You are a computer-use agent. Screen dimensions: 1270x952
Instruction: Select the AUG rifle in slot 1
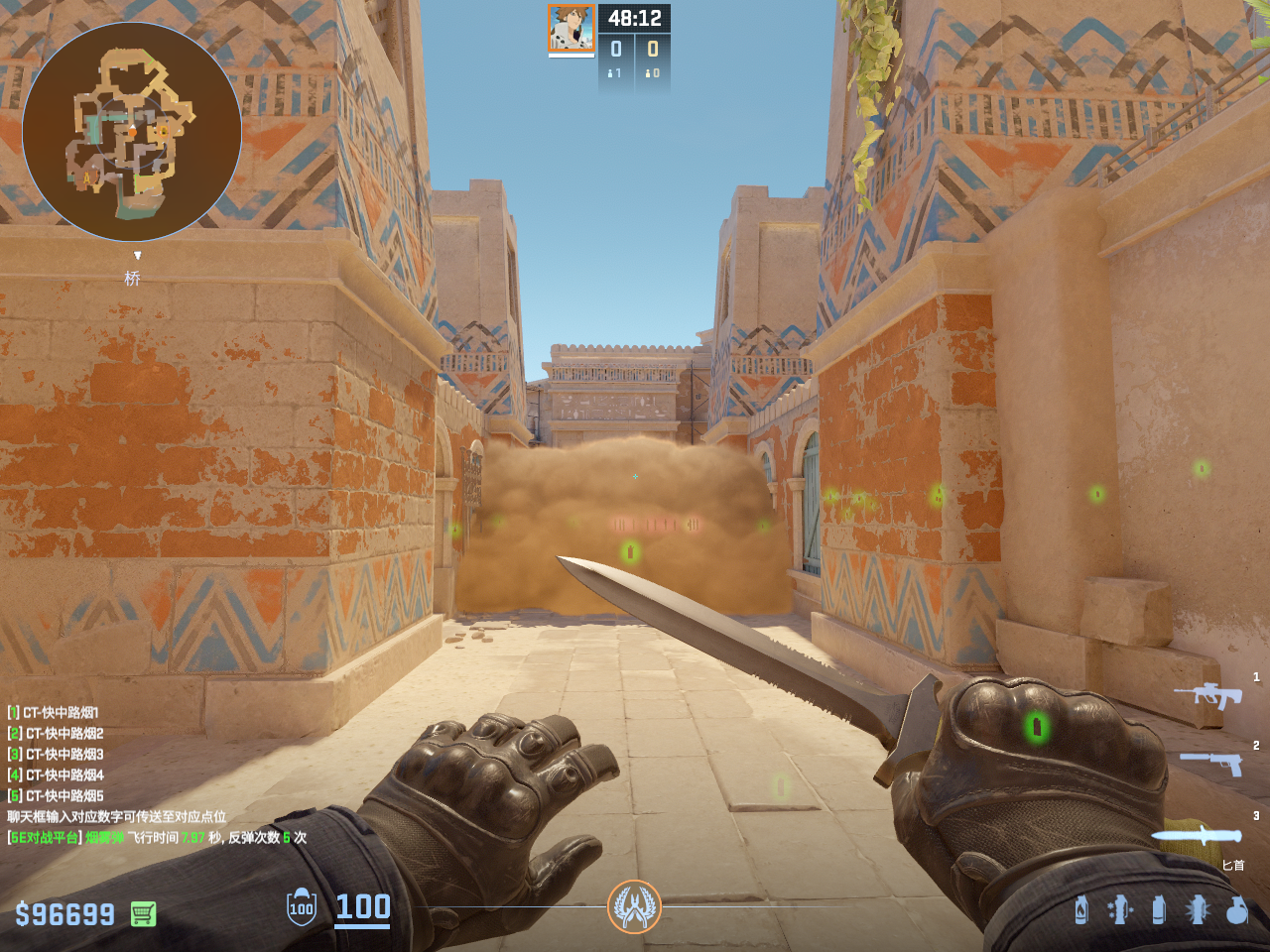tap(1207, 694)
